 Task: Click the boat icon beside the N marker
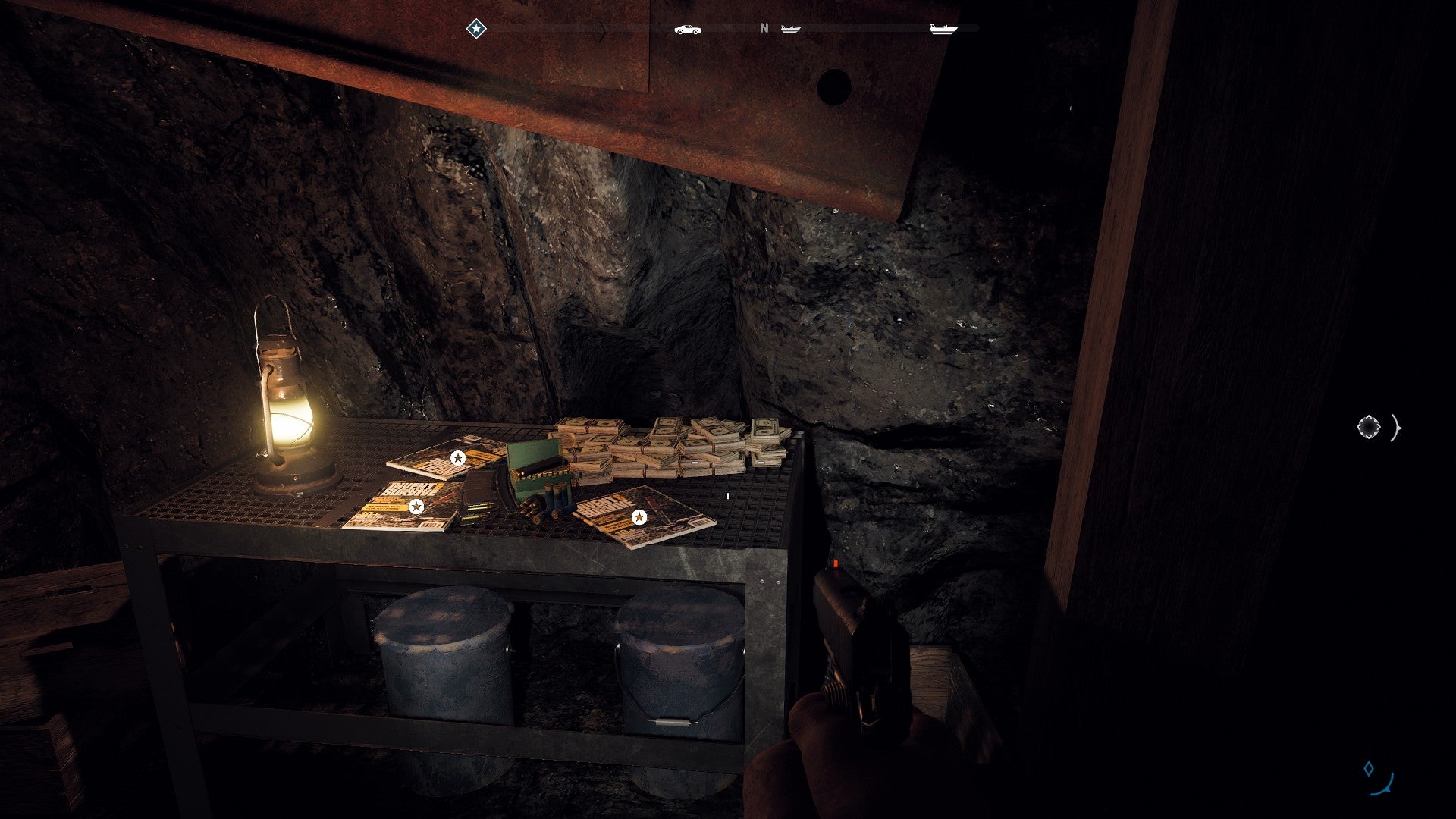click(x=791, y=29)
